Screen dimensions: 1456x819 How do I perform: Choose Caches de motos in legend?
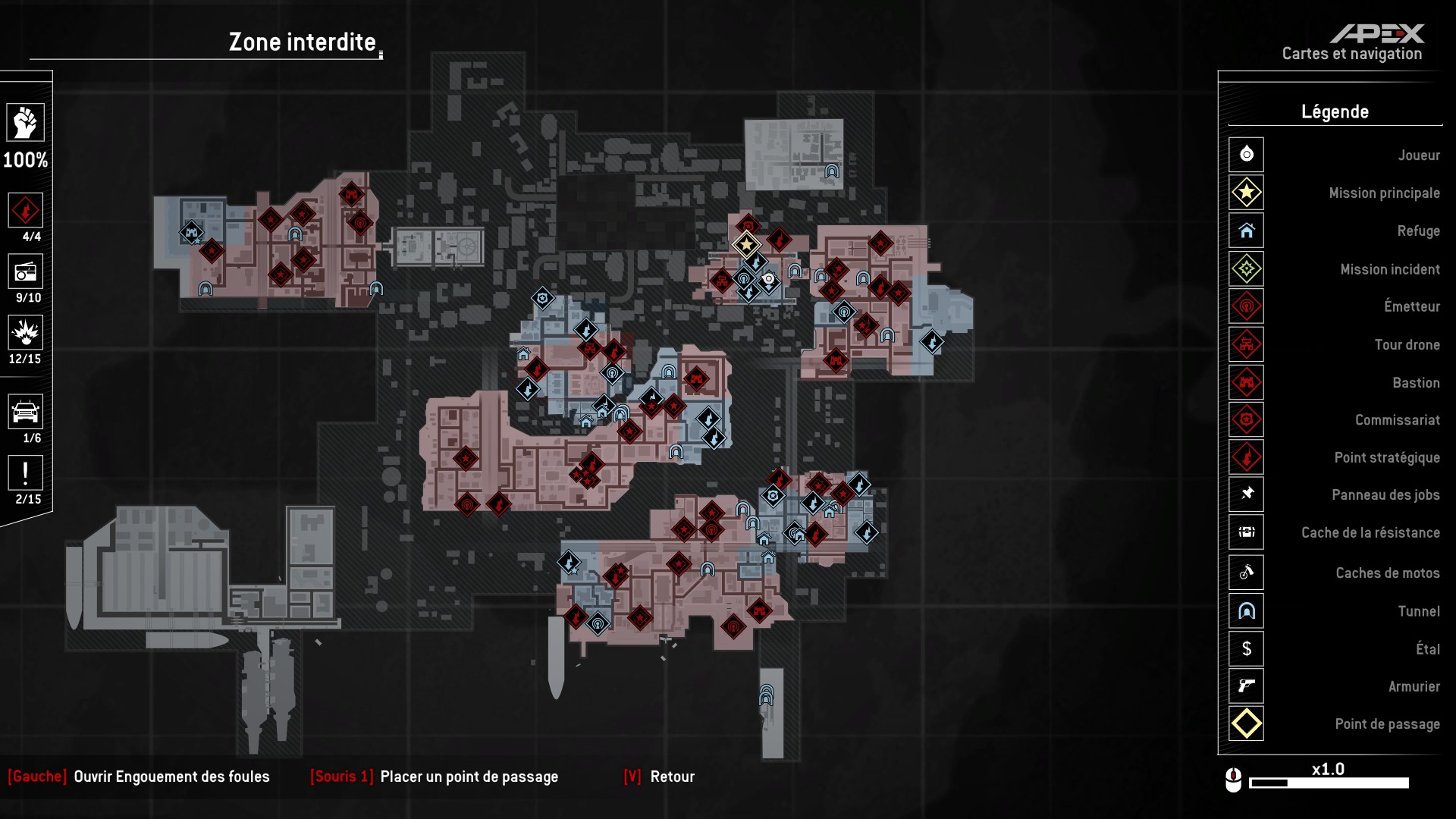click(x=1246, y=573)
